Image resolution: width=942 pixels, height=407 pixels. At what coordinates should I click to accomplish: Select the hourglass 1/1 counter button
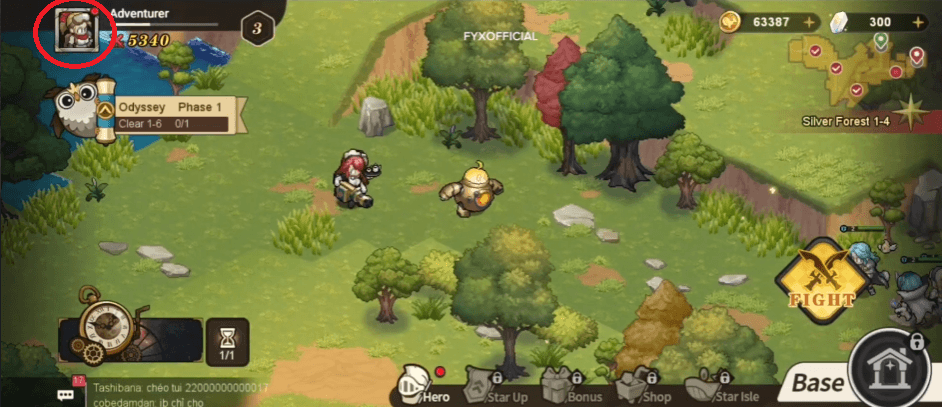pos(226,342)
